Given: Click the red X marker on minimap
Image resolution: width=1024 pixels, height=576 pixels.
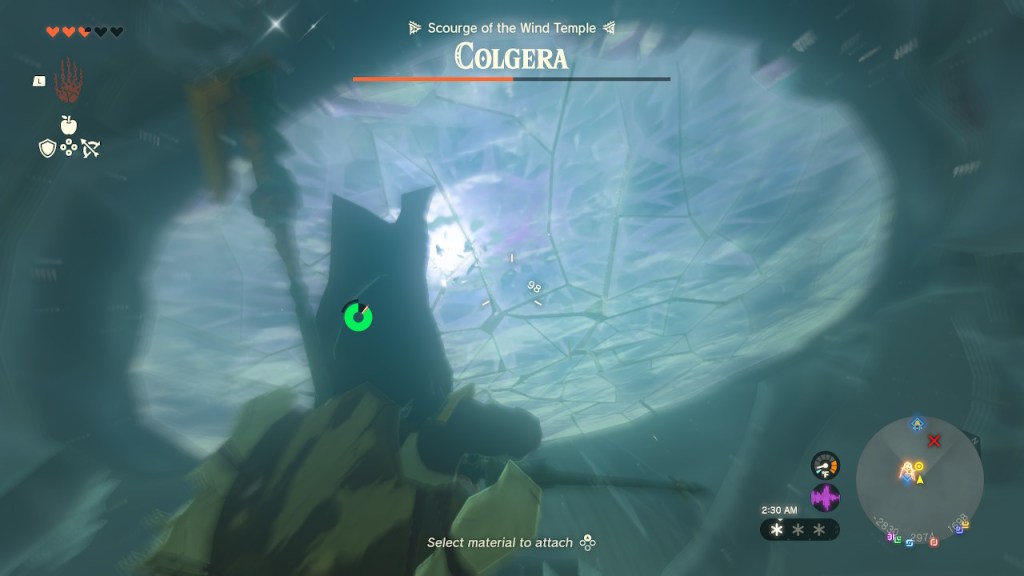Looking at the screenshot, I should coord(935,441).
